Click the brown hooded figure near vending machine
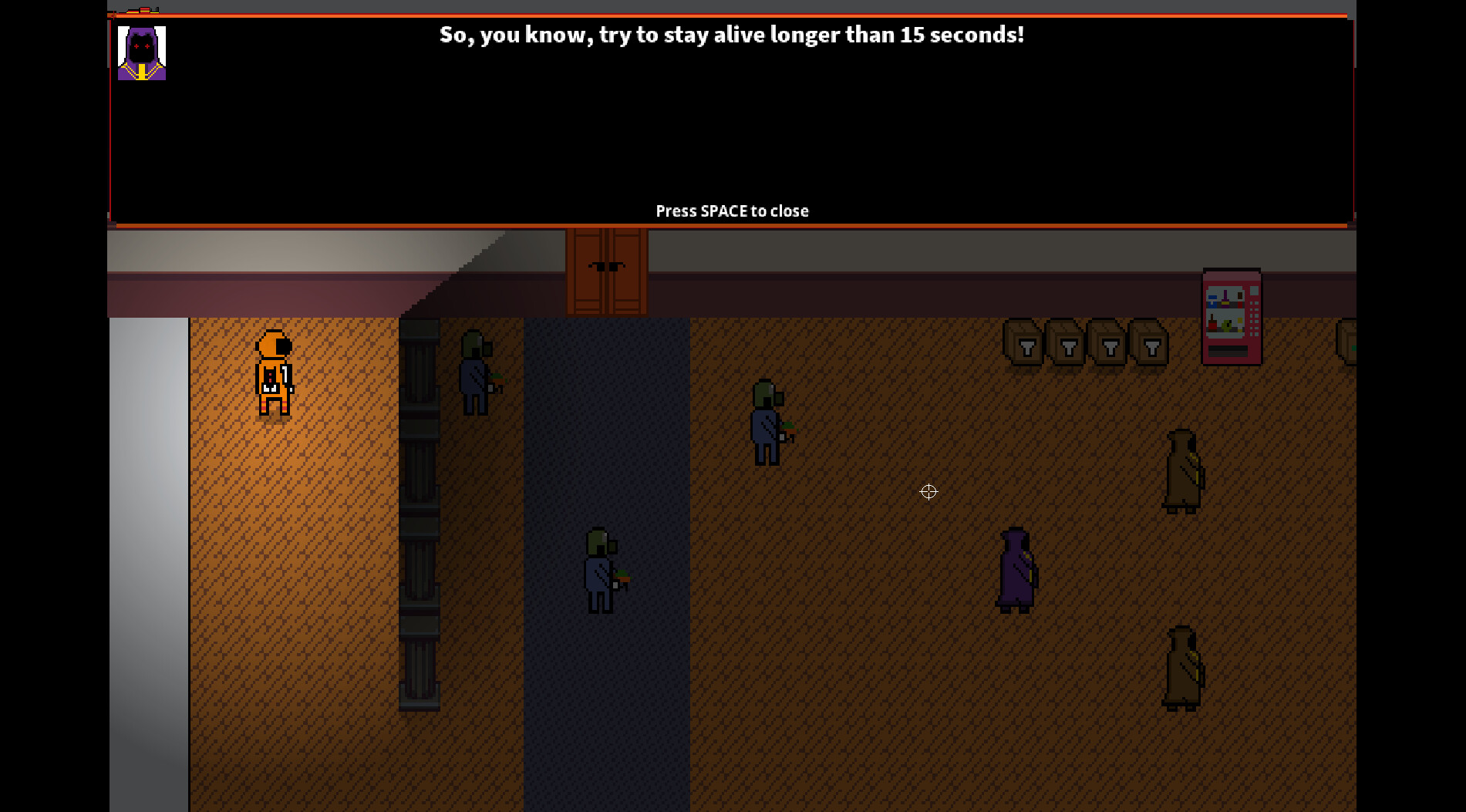This screenshot has width=1466, height=812. click(1182, 470)
